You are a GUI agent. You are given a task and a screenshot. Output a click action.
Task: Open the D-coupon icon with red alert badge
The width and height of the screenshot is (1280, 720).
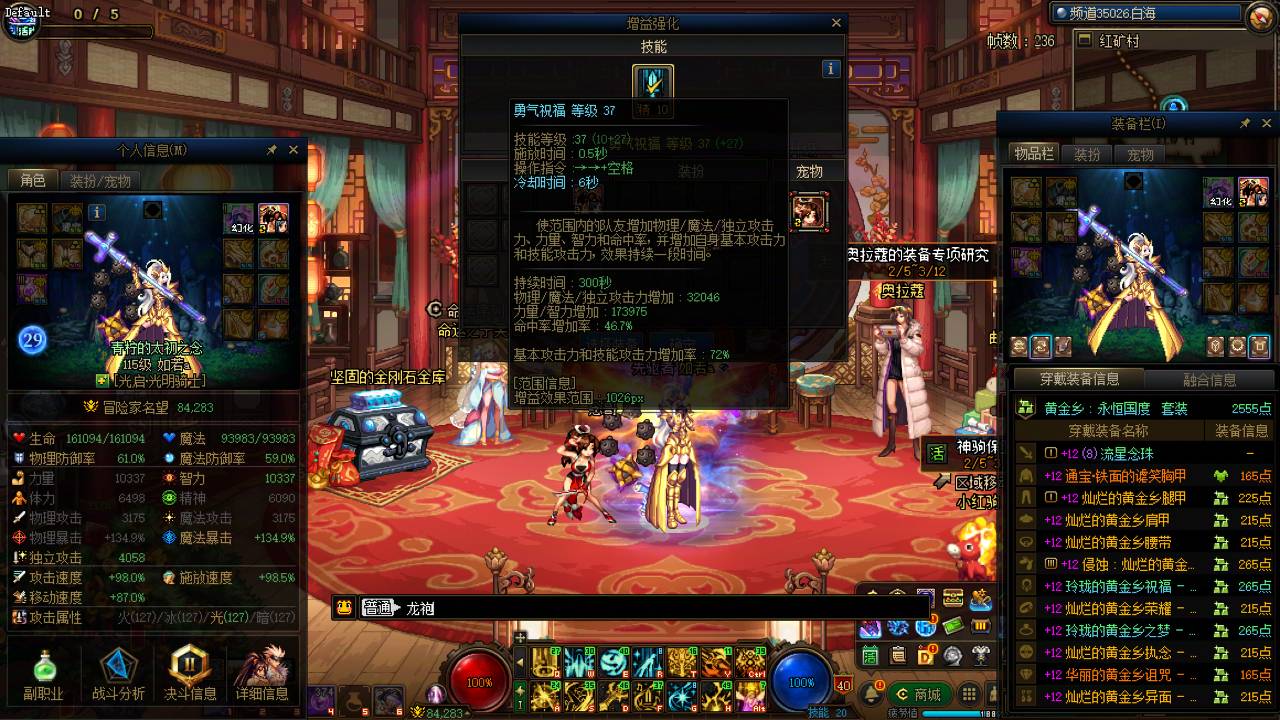925,655
